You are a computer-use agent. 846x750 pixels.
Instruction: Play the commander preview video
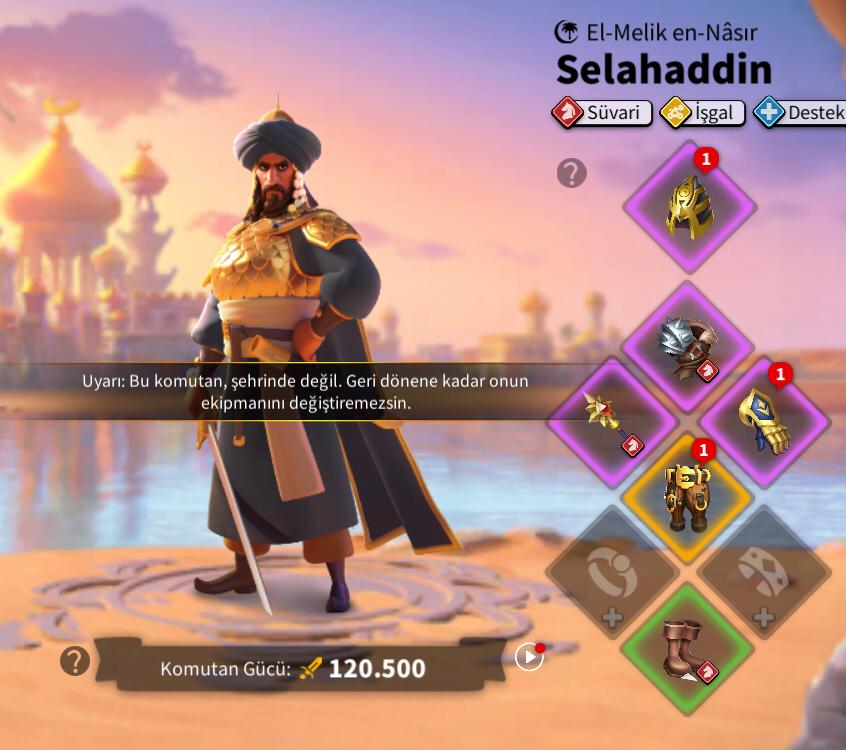click(x=529, y=657)
